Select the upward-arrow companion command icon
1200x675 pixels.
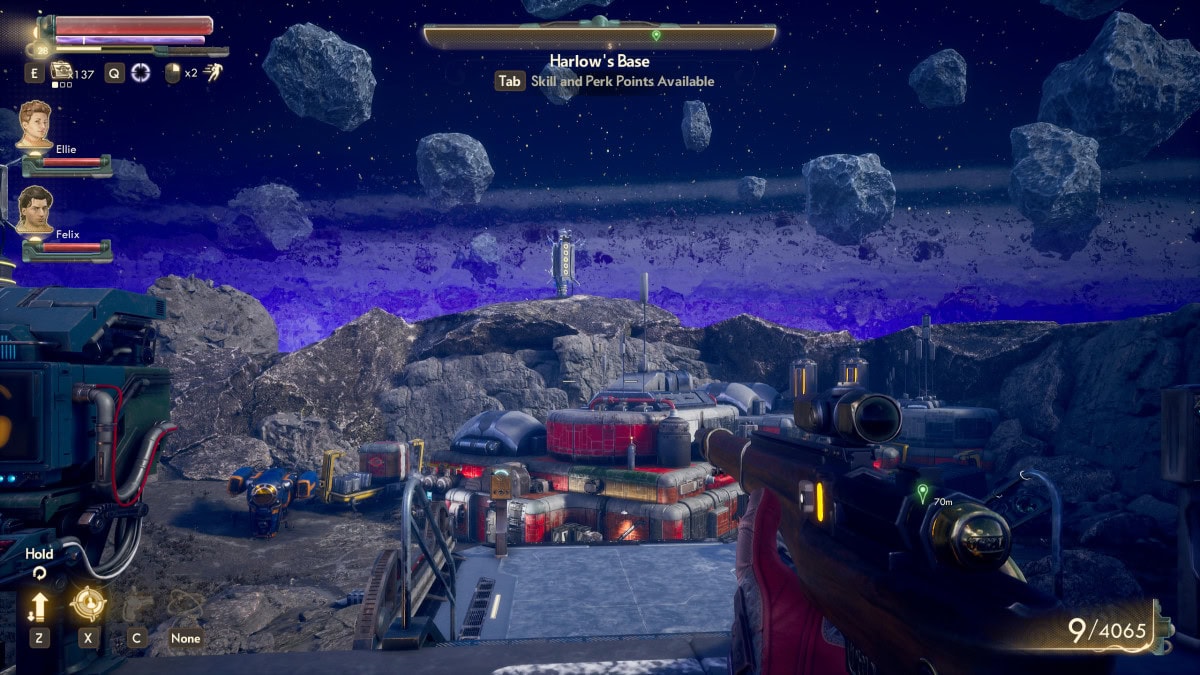pos(40,605)
